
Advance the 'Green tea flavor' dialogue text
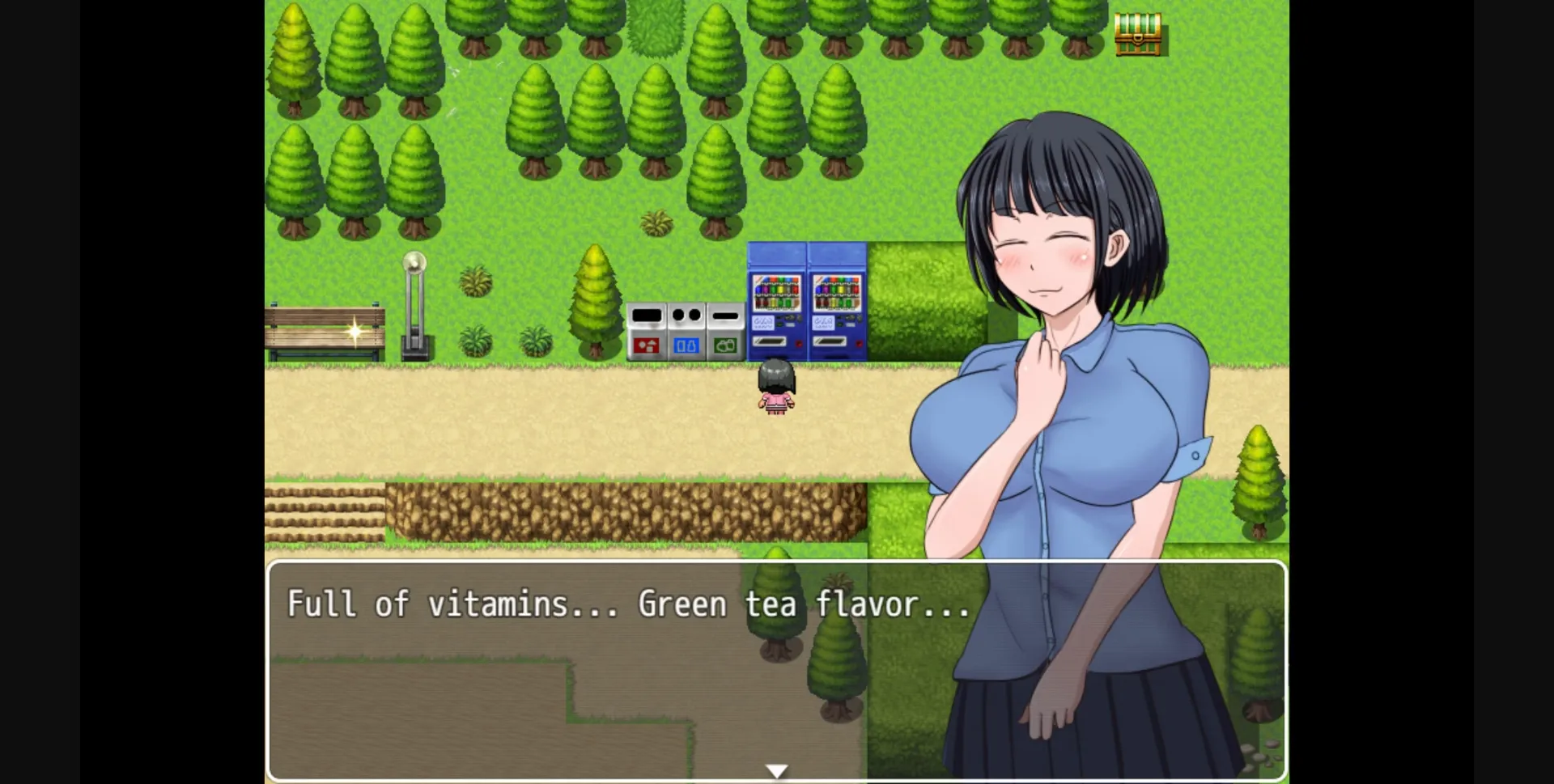630,604
